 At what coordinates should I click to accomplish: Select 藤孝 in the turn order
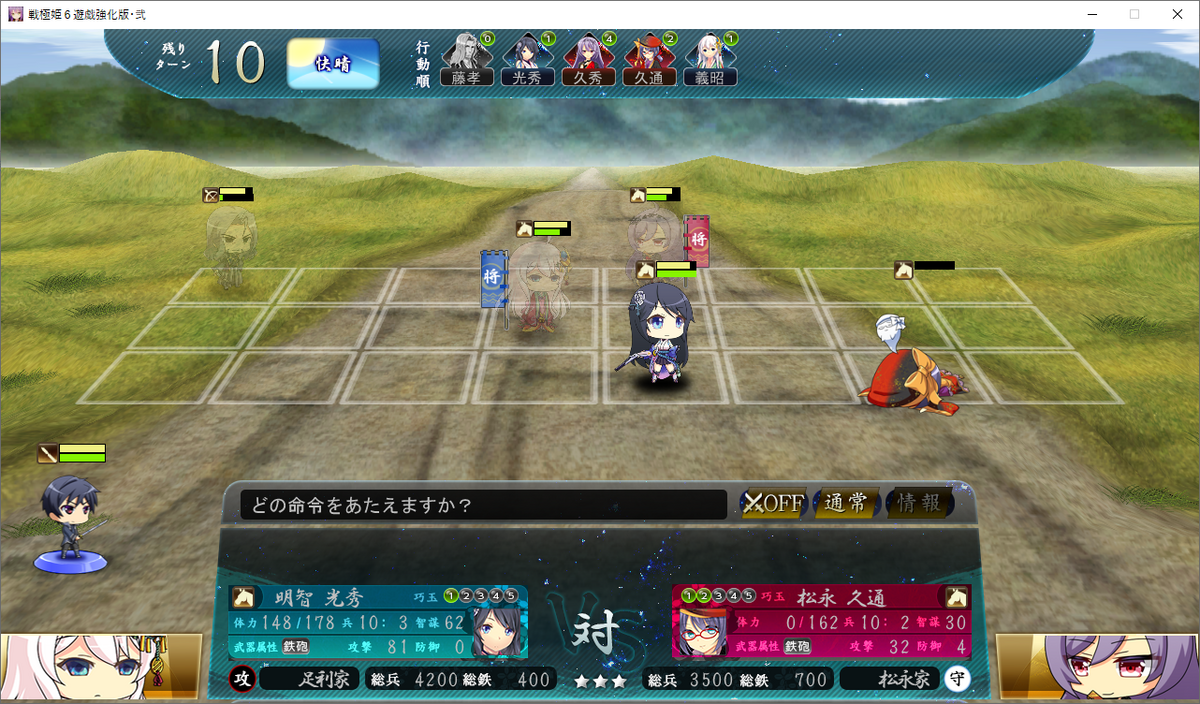[x=466, y=60]
